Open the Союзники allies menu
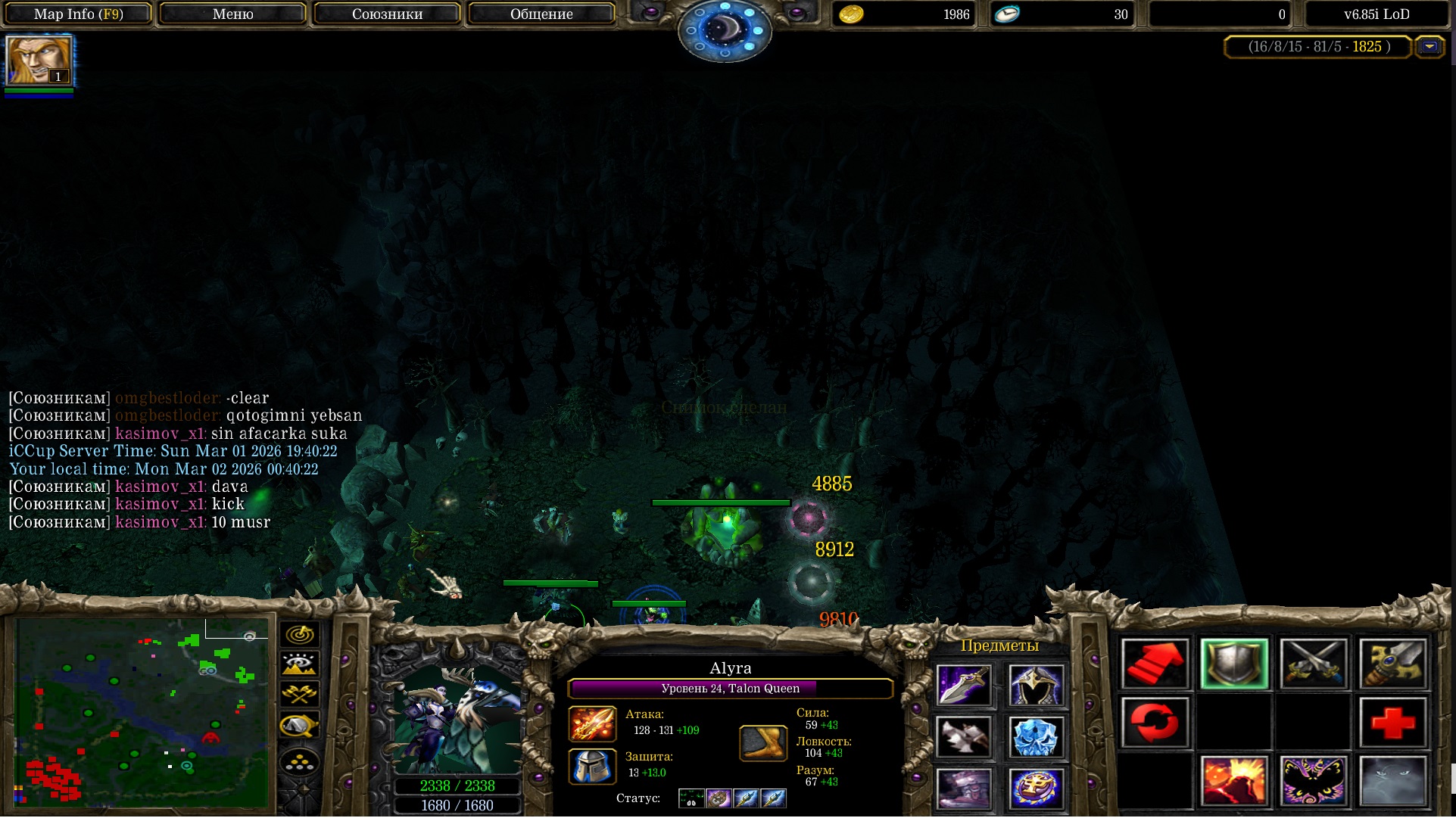1456x818 pixels. pos(387,14)
